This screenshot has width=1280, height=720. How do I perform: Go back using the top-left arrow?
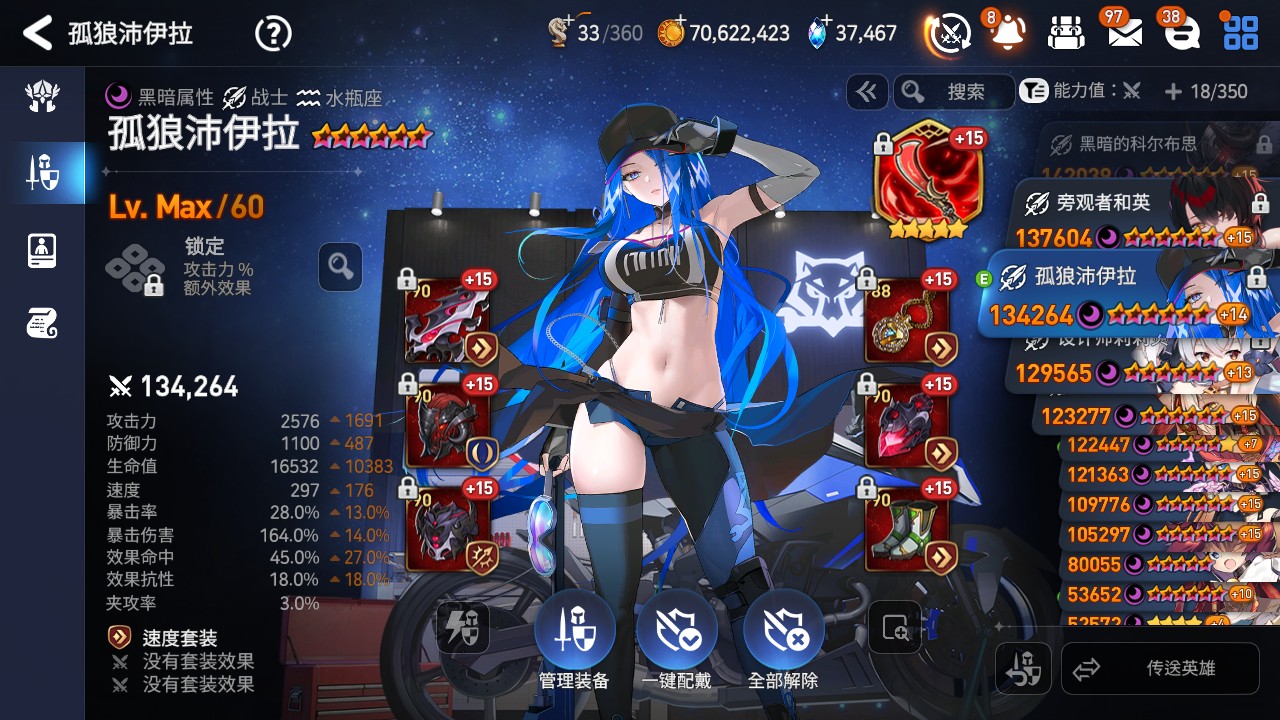37,33
